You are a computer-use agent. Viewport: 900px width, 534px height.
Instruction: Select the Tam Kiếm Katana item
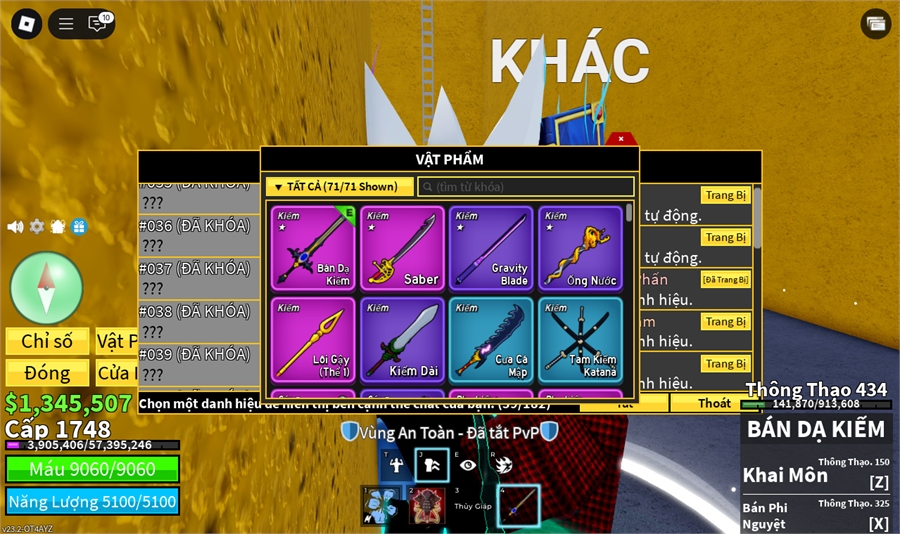click(580, 339)
